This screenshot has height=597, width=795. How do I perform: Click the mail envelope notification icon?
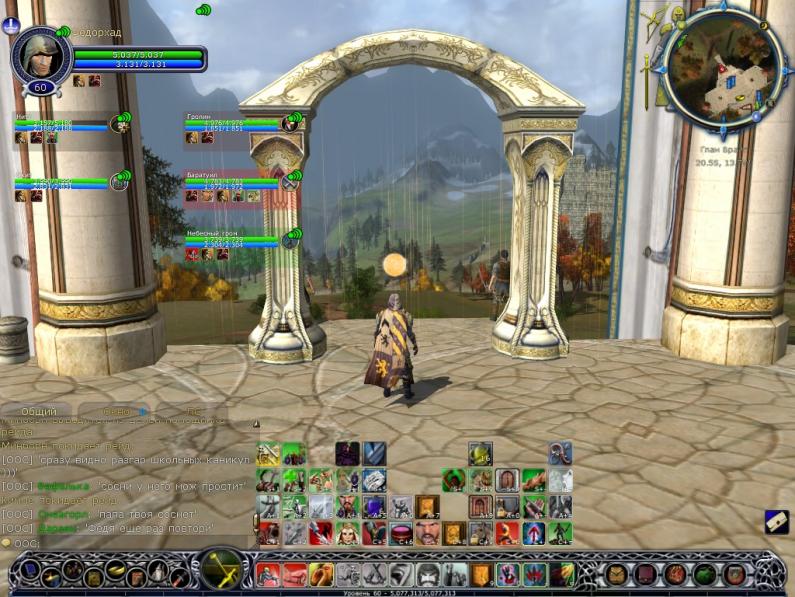click(776, 521)
